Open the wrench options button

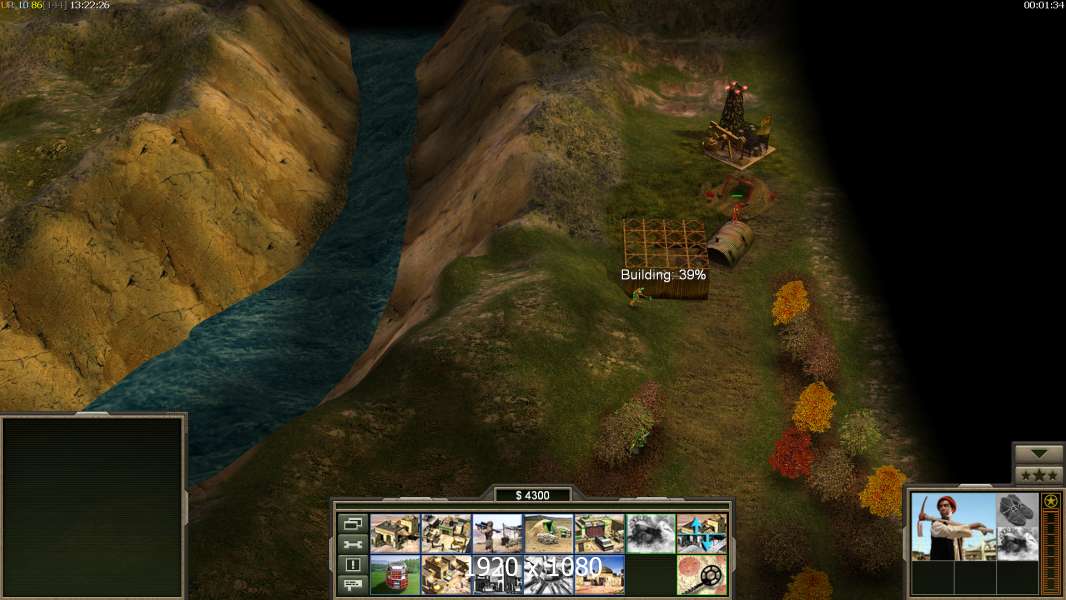coord(352,544)
